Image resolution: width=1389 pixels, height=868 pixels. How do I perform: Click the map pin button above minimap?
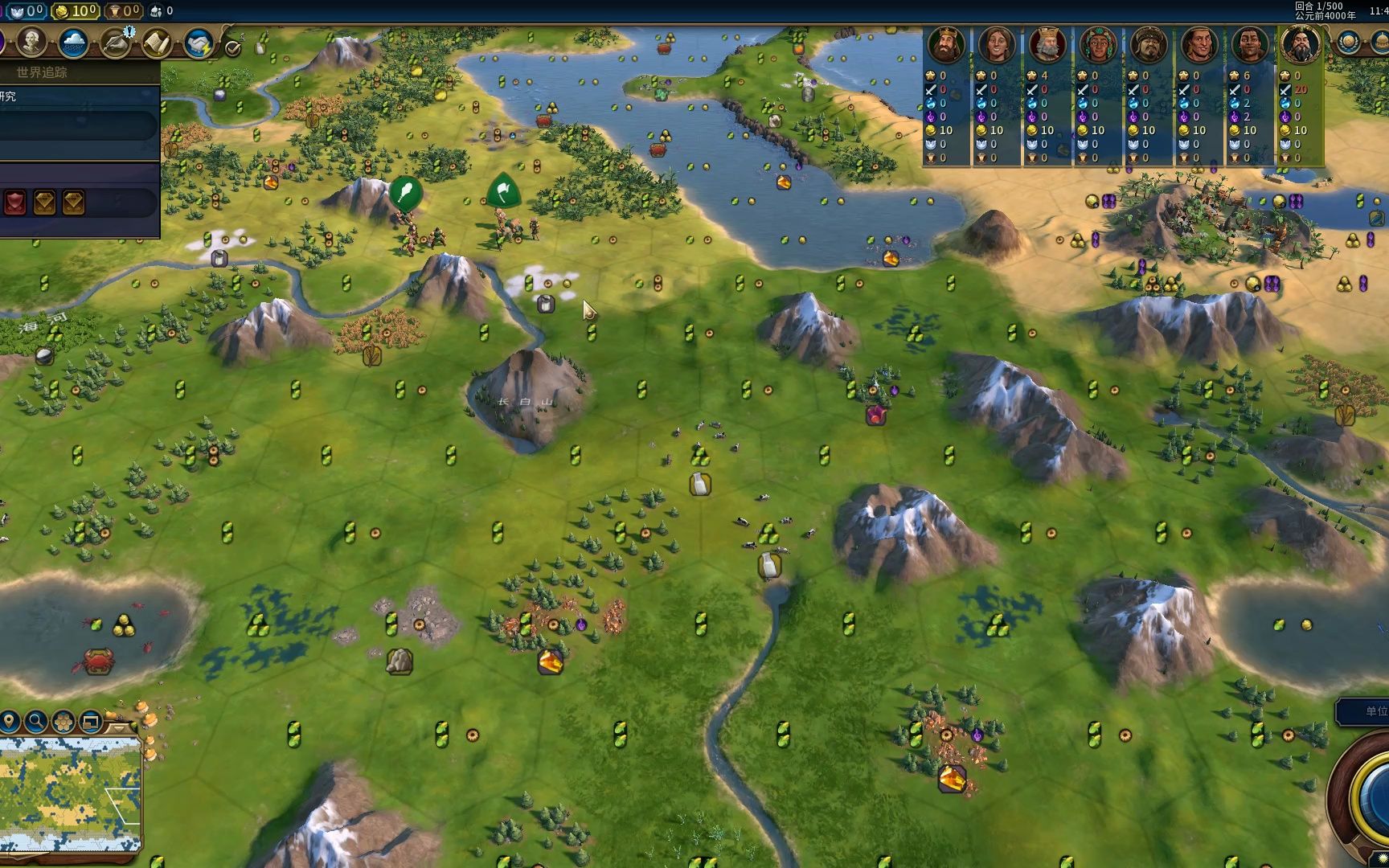pos(10,721)
